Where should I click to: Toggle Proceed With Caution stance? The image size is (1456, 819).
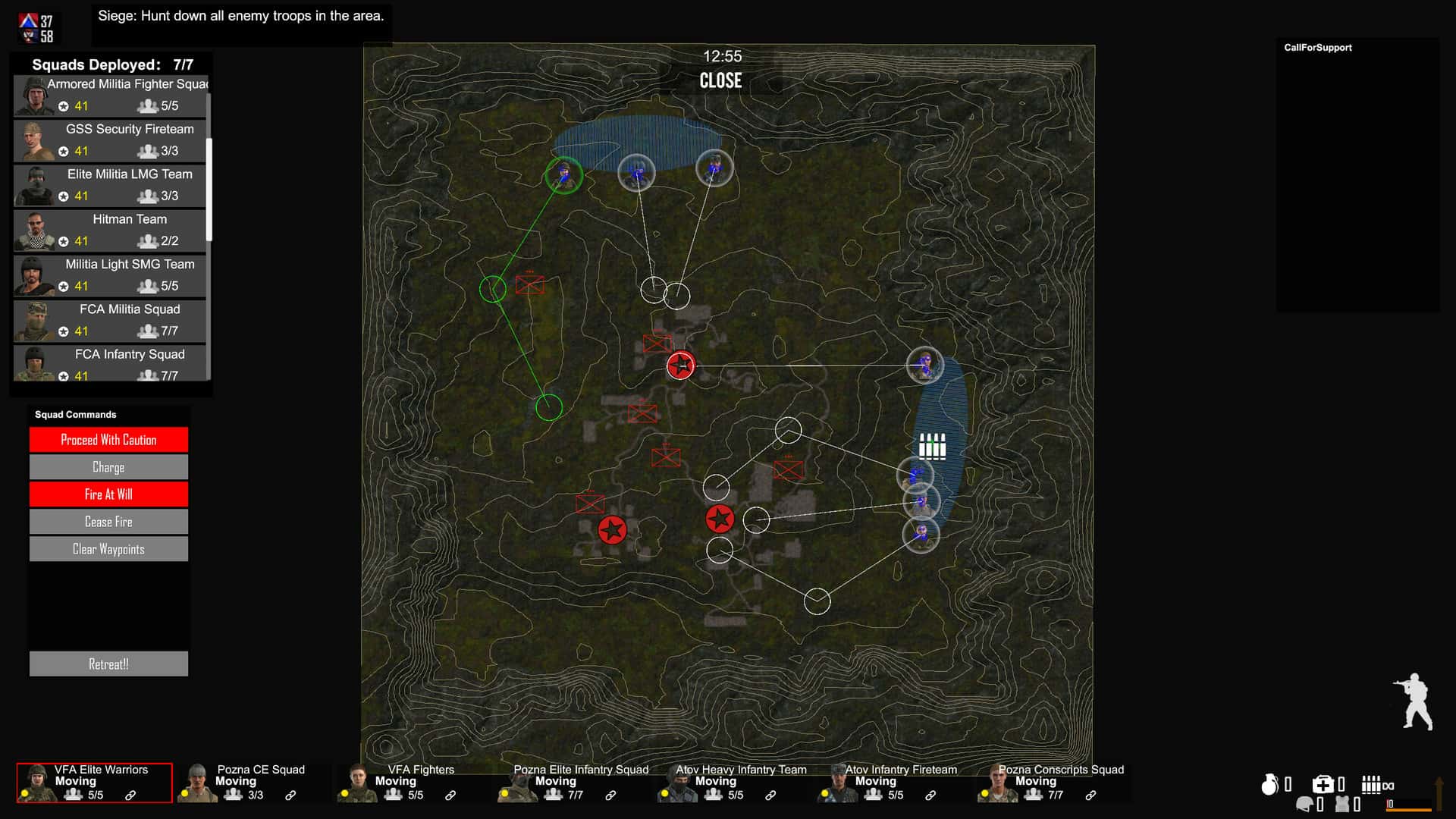point(108,439)
